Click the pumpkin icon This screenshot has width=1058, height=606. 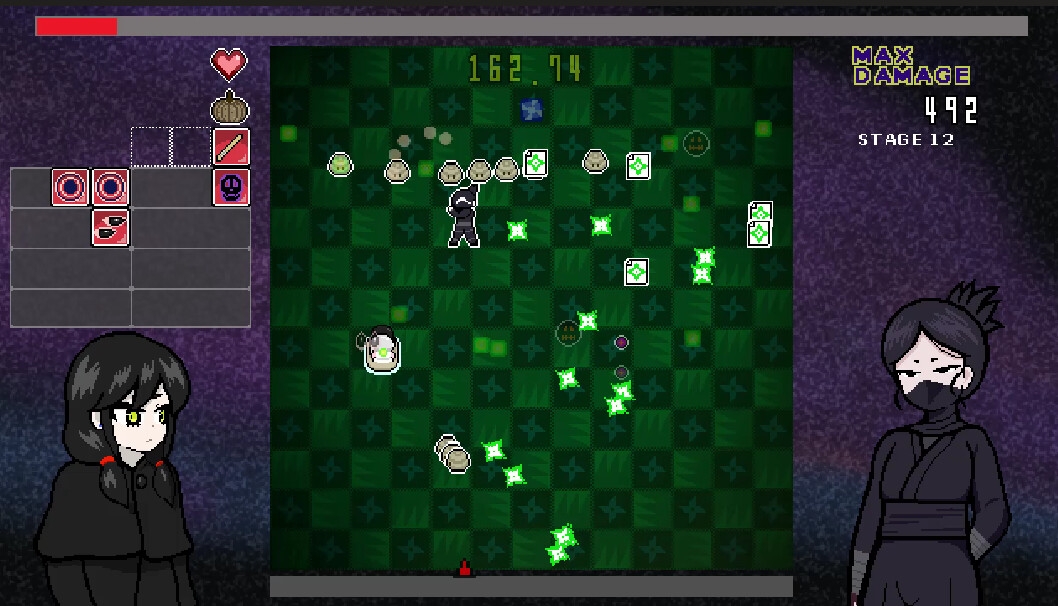pyautogui.click(x=230, y=107)
